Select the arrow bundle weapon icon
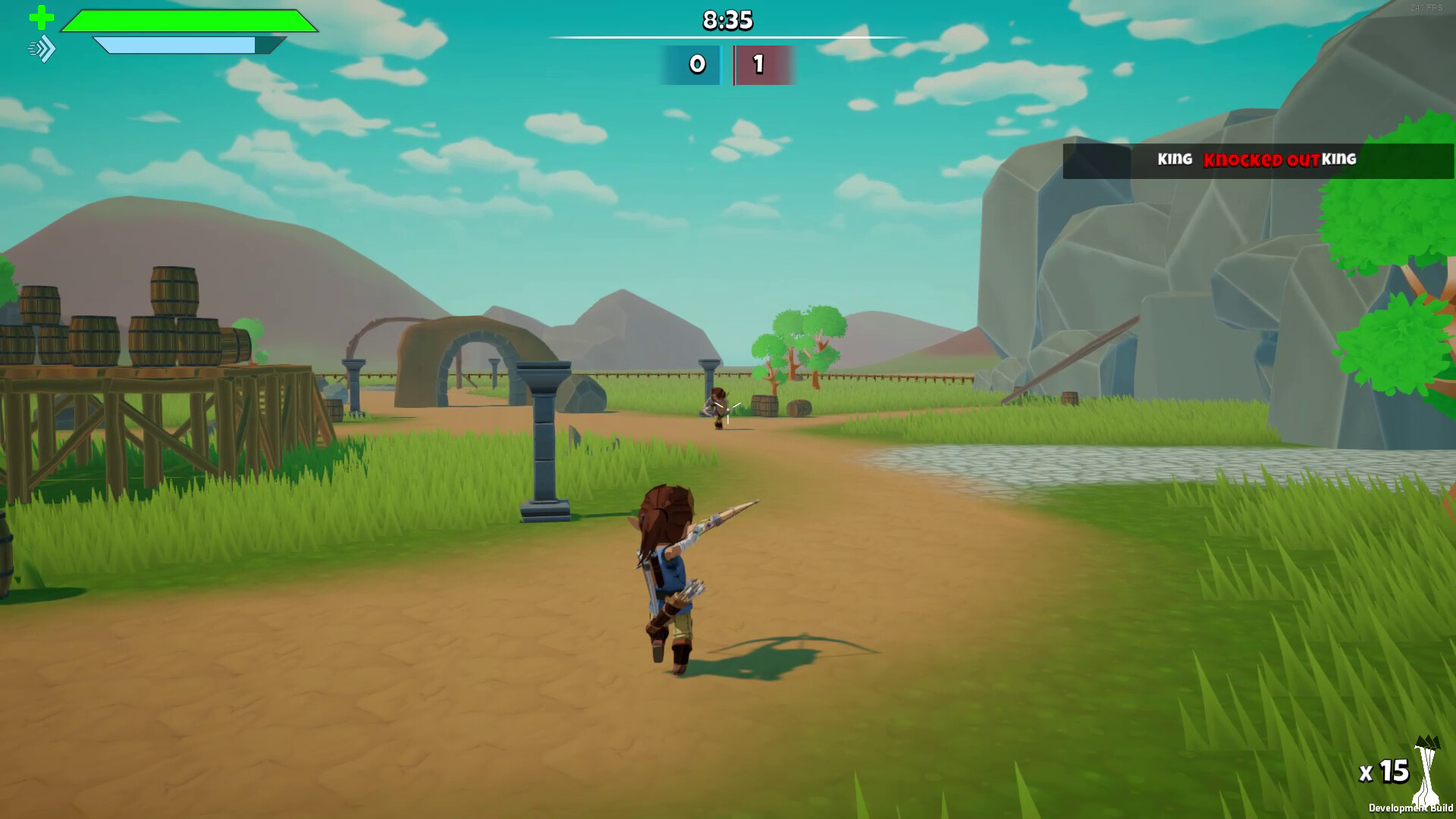This screenshot has width=1456, height=819. click(1428, 770)
